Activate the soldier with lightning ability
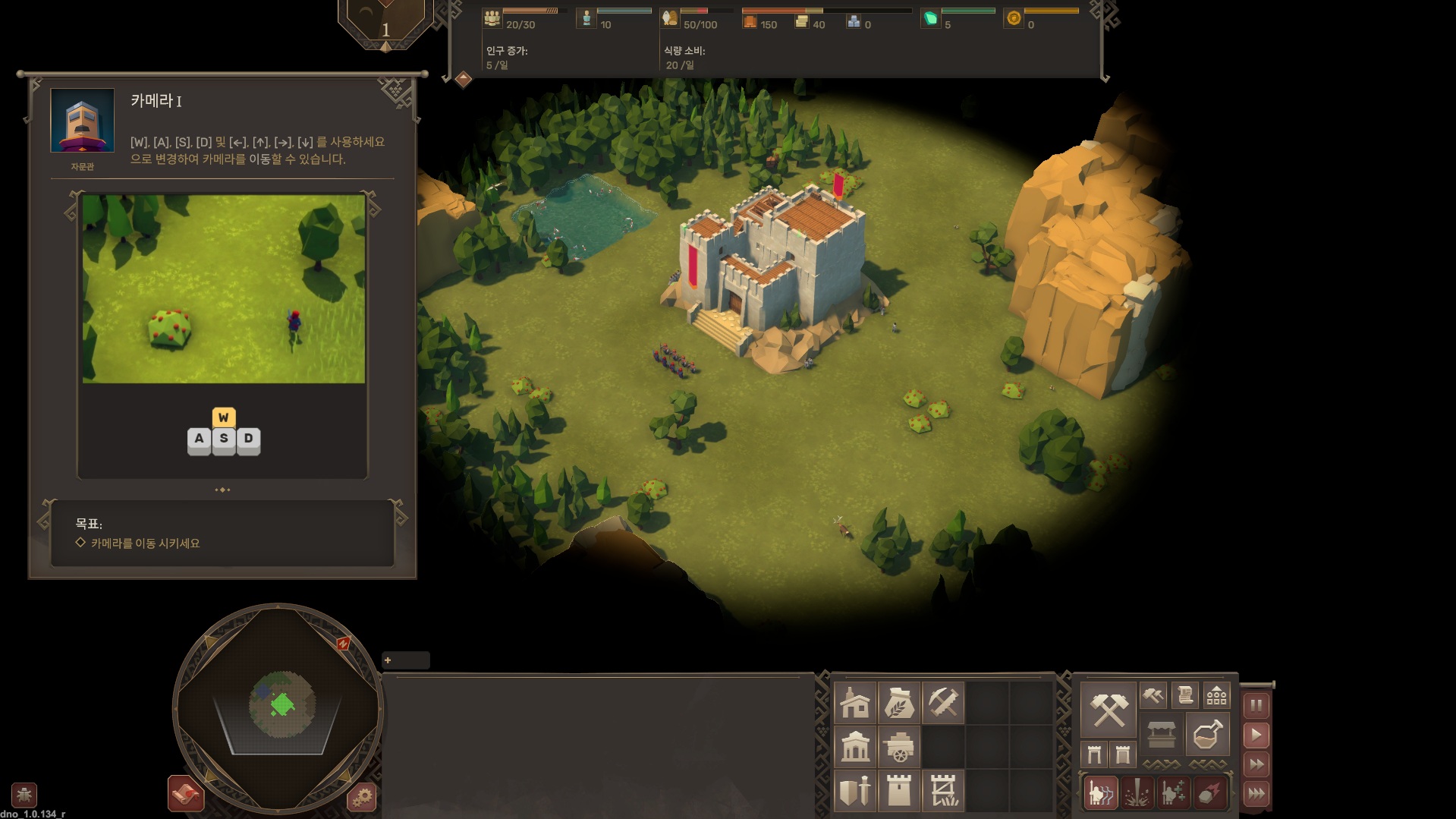This screenshot has height=819, width=1456. click(x=1101, y=793)
